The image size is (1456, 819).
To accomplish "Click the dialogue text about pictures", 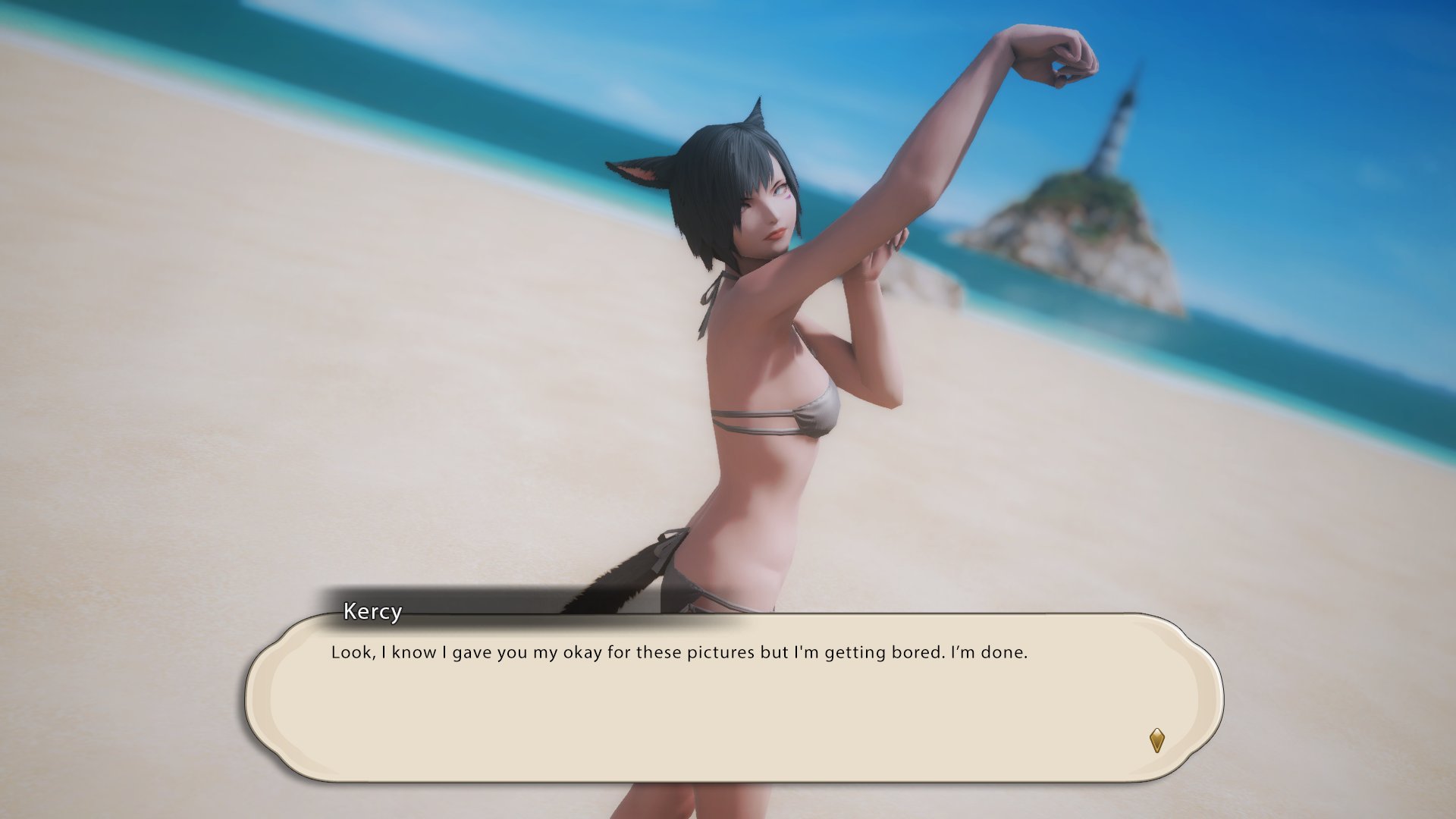I will (679, 652).
